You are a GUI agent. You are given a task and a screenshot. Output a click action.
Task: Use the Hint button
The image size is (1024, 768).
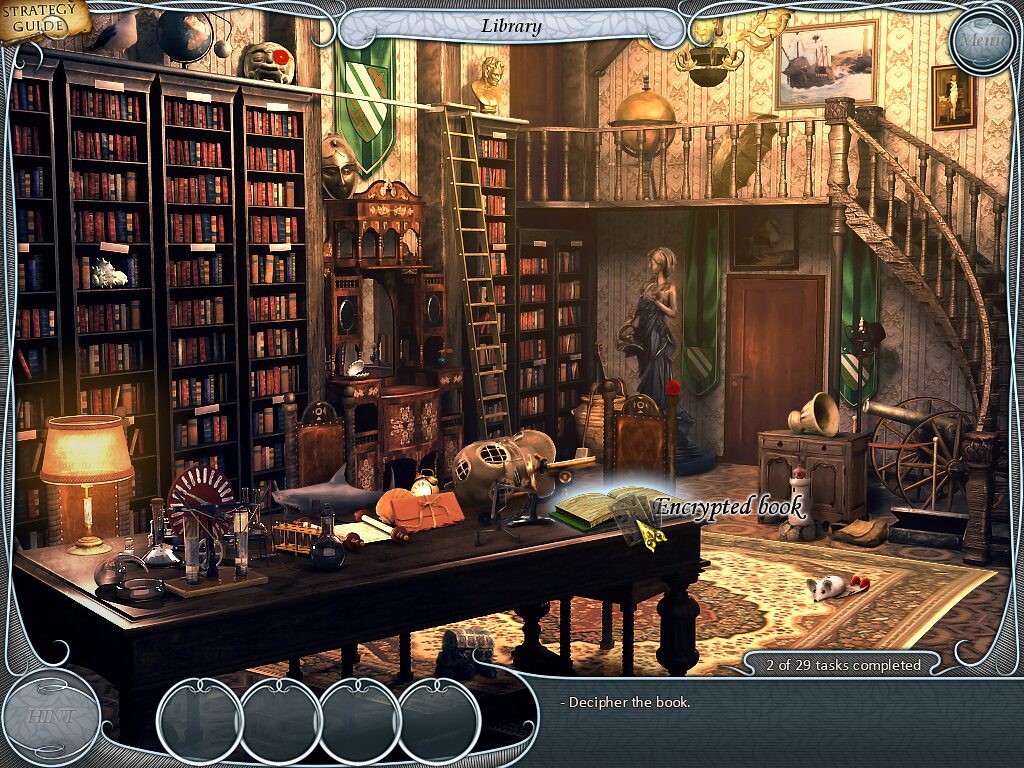(x=51, y=716)
